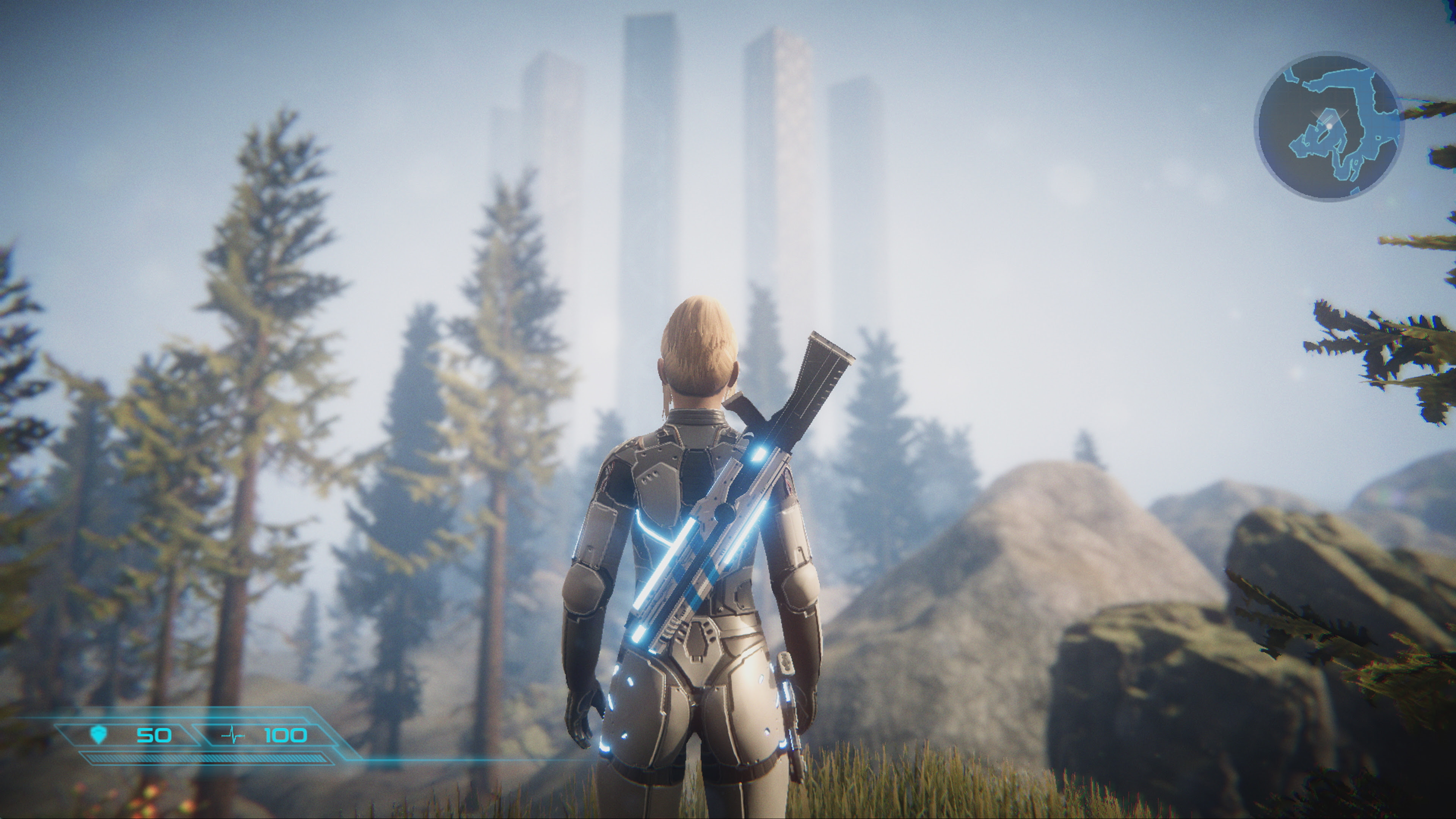Click the player marker on the minimap
Image resolution: width=1456 pixels, height=819 pixels.
pyautogui.click(x=1329, y=126)
